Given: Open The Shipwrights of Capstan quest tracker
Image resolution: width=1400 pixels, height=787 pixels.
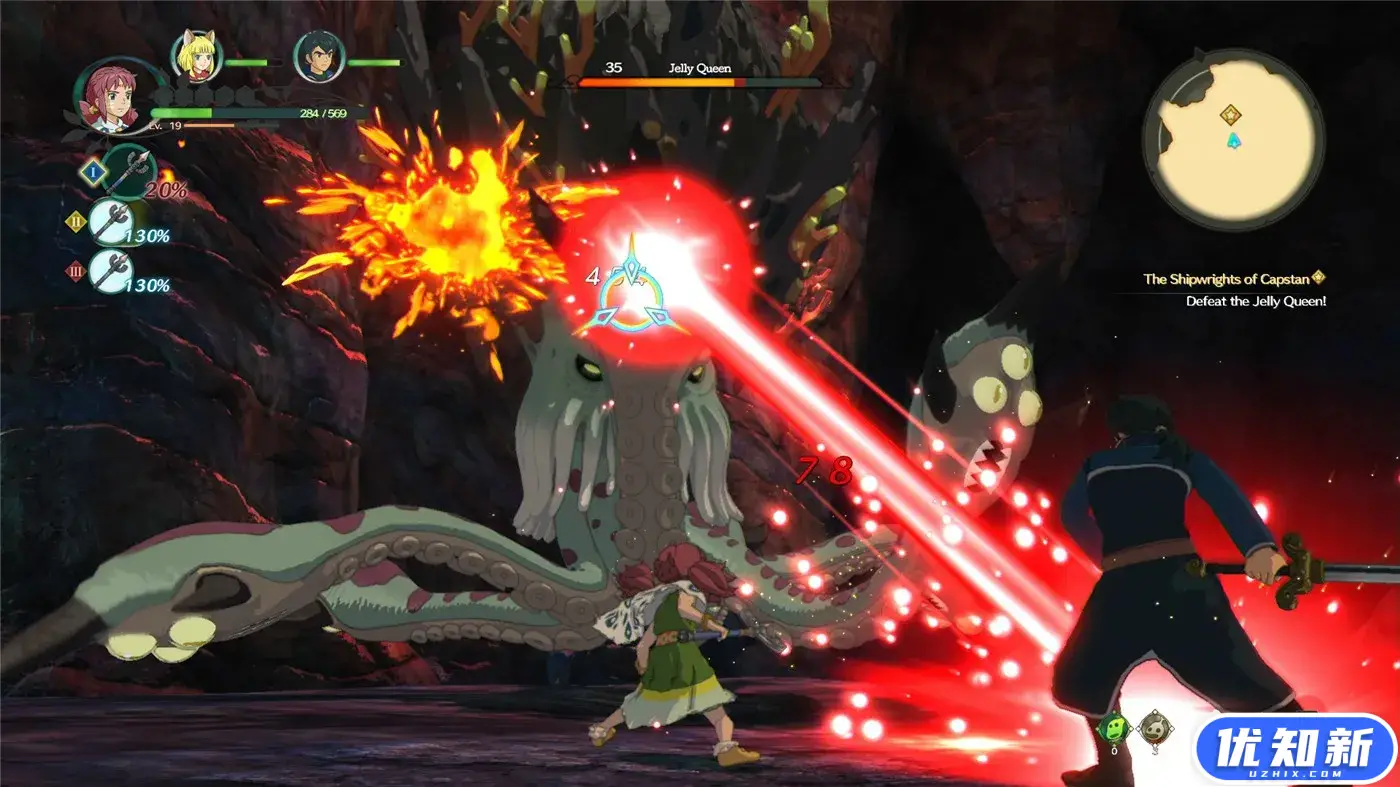Looking at the screenshot, I should tap(1234, 278).
